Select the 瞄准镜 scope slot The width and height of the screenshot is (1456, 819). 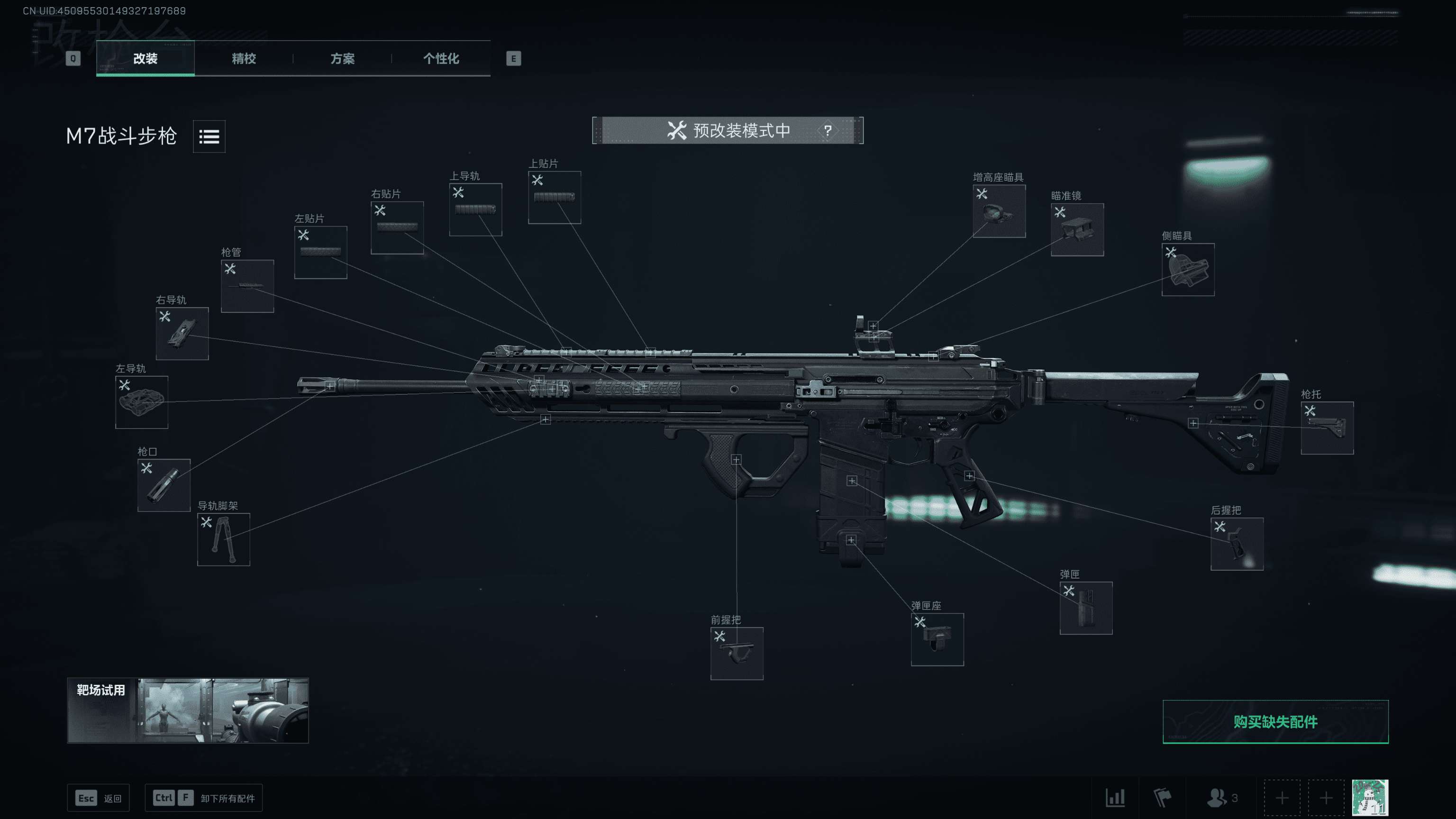(x=1077, y=229)
